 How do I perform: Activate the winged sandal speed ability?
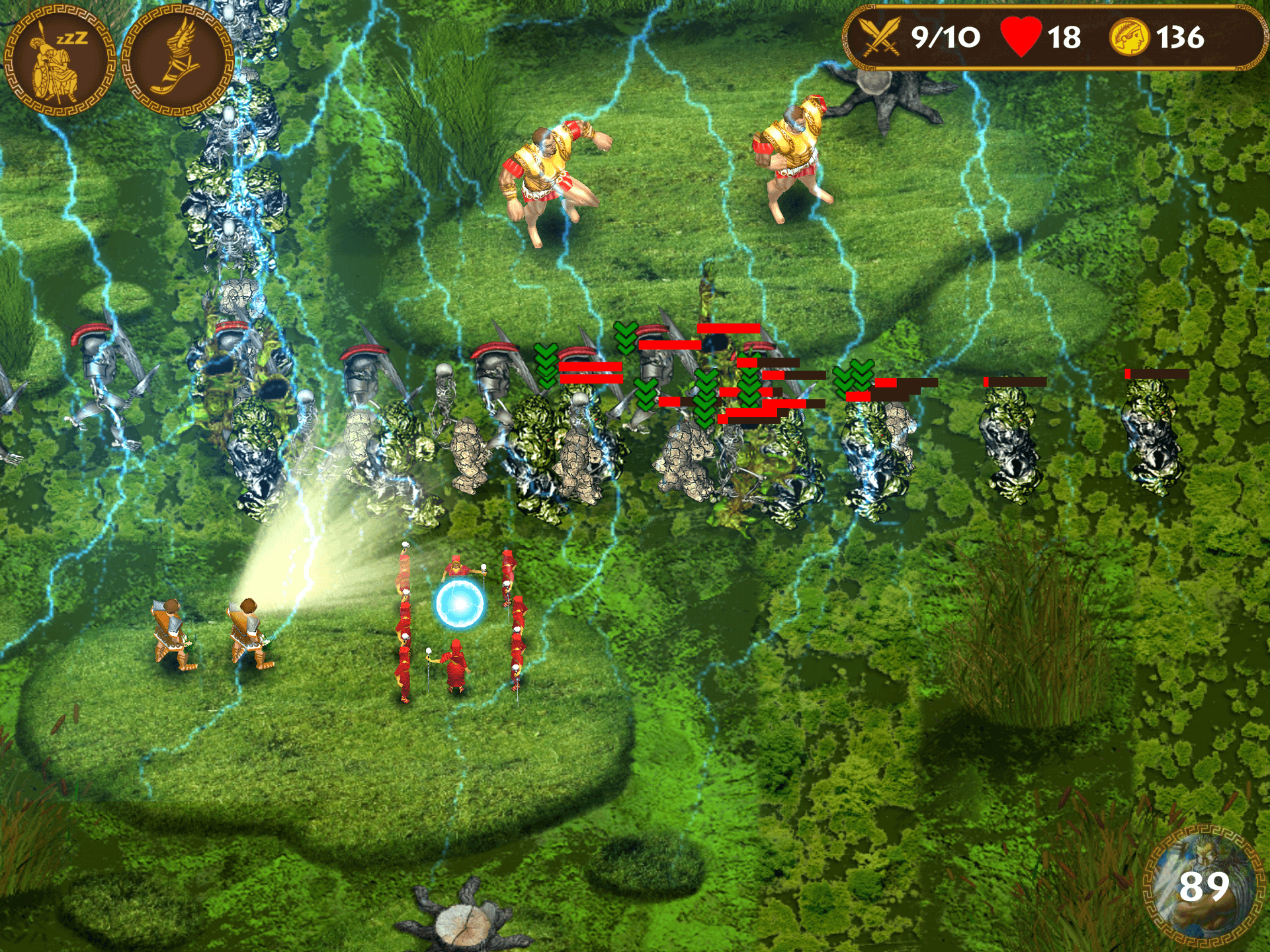tap(177, 61)
